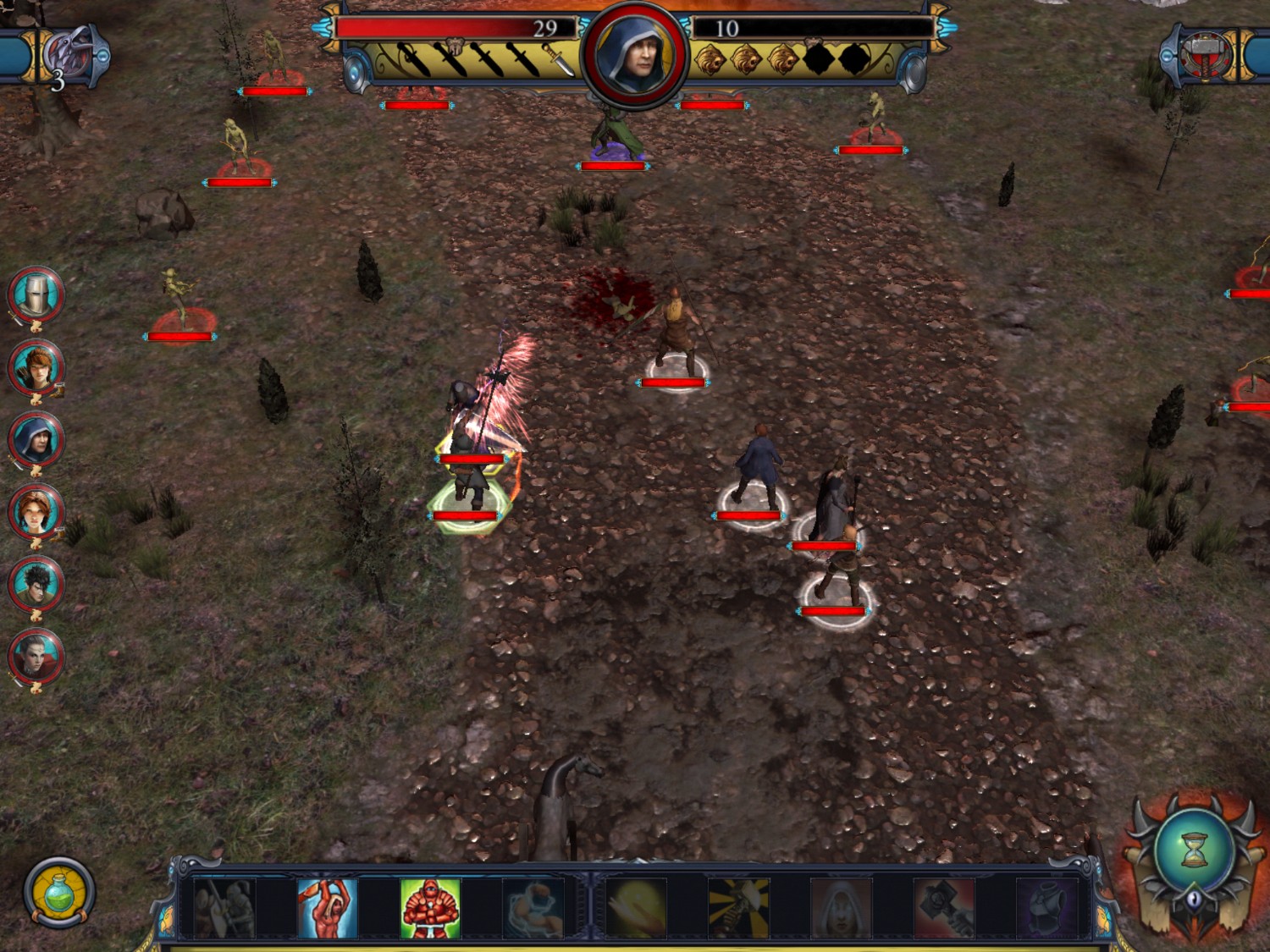Open the red hammer emblem panel
Image resolution: width=1270 pixels, height=952 pixels.
[1204, 54]
